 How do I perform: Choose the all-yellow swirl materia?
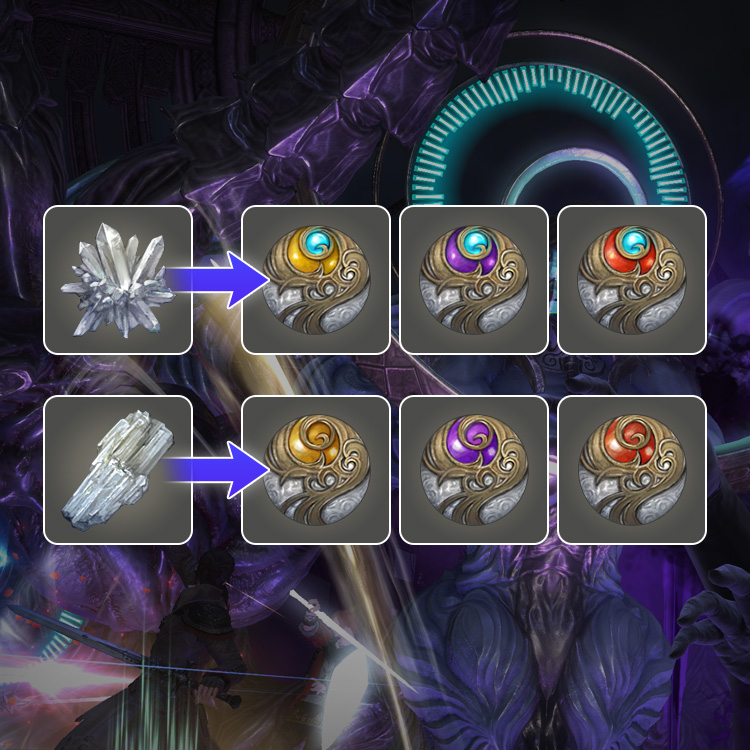(x=316, y=469)
